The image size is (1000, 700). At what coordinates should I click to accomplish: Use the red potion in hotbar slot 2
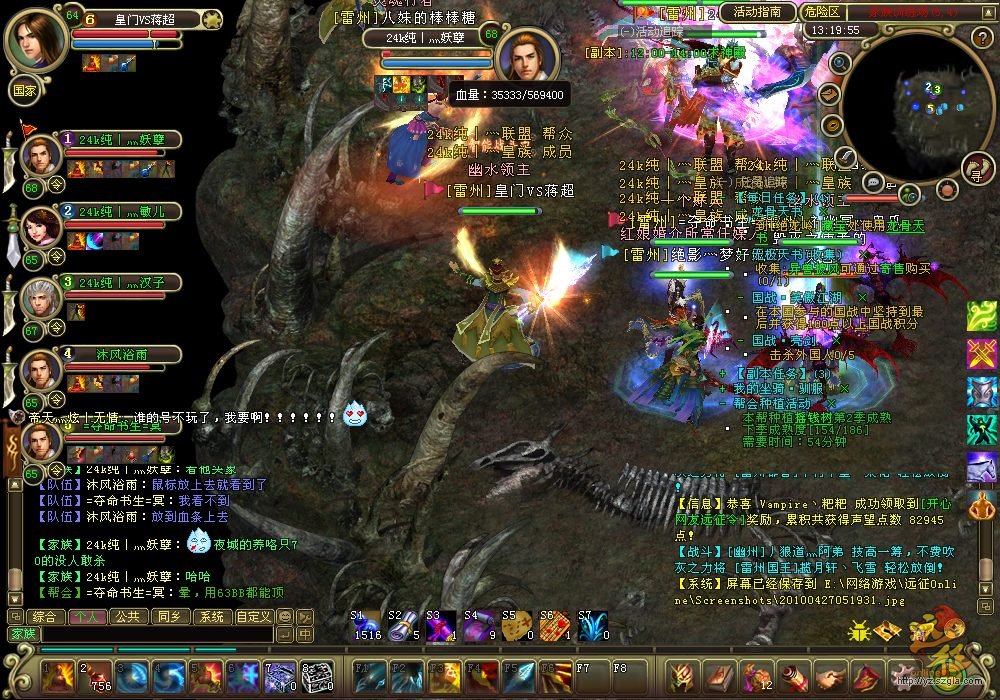94,677
